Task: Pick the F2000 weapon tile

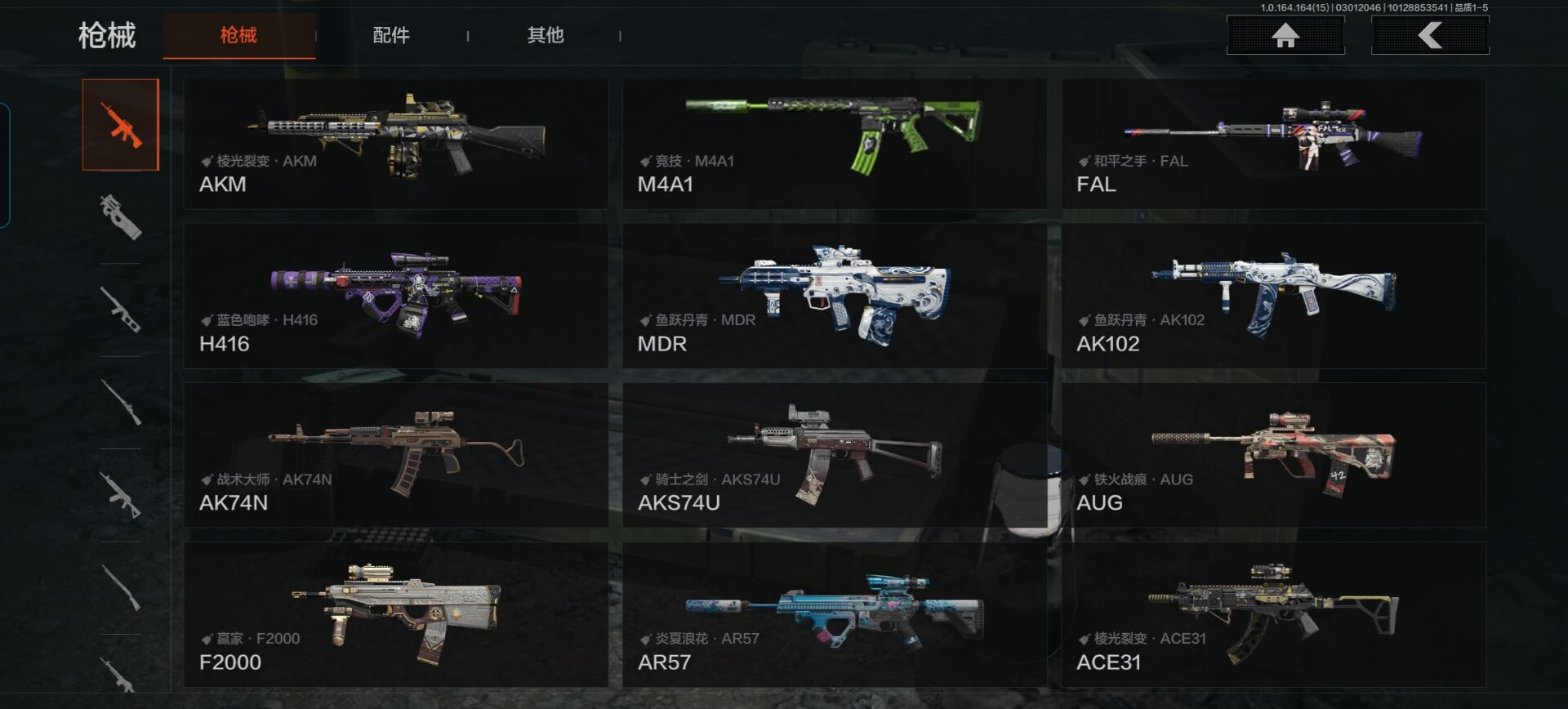Action: coord(396,614)
